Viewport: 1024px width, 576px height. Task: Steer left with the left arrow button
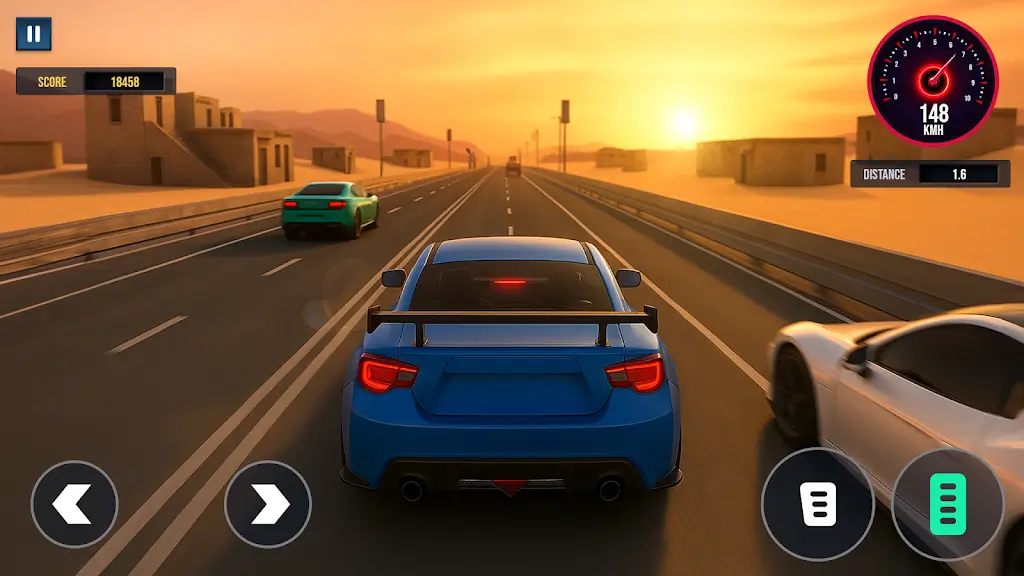pos(74,504)
